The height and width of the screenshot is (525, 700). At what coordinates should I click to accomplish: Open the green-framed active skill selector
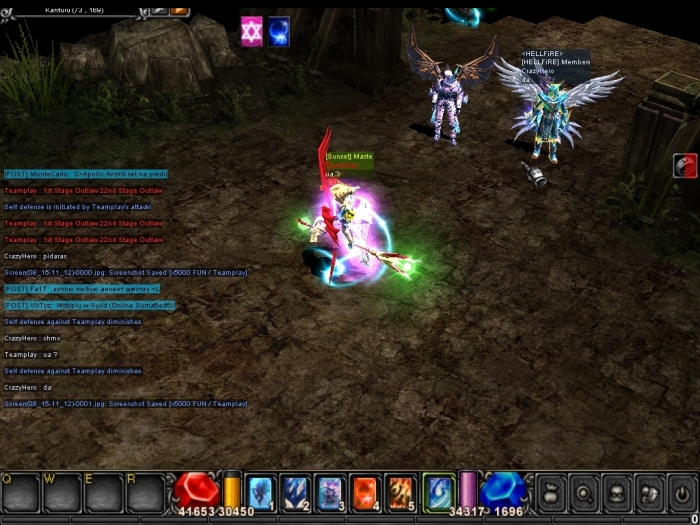click(x=438, y=492)
